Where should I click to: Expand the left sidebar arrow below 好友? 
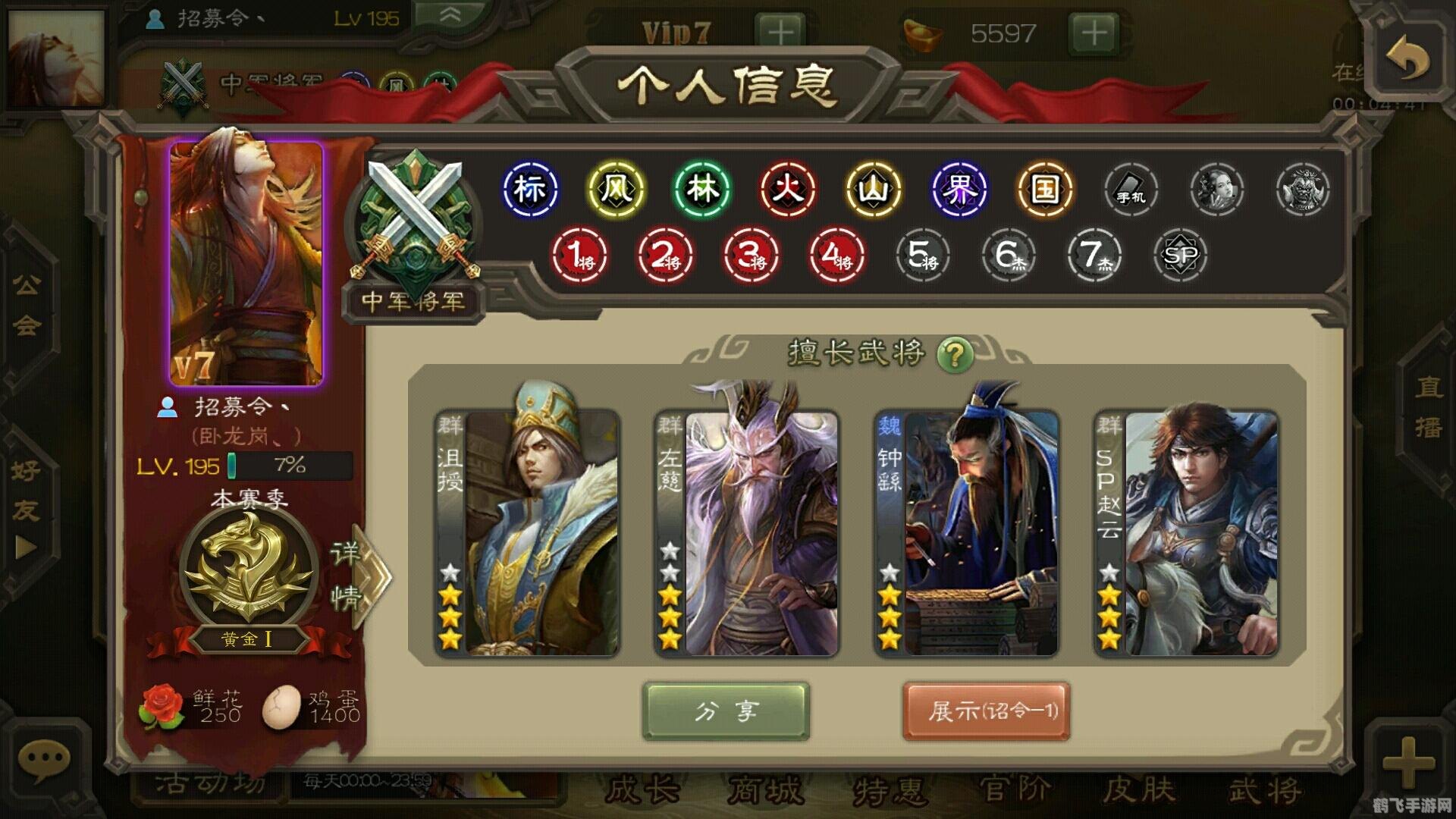(x=25, y=544)
